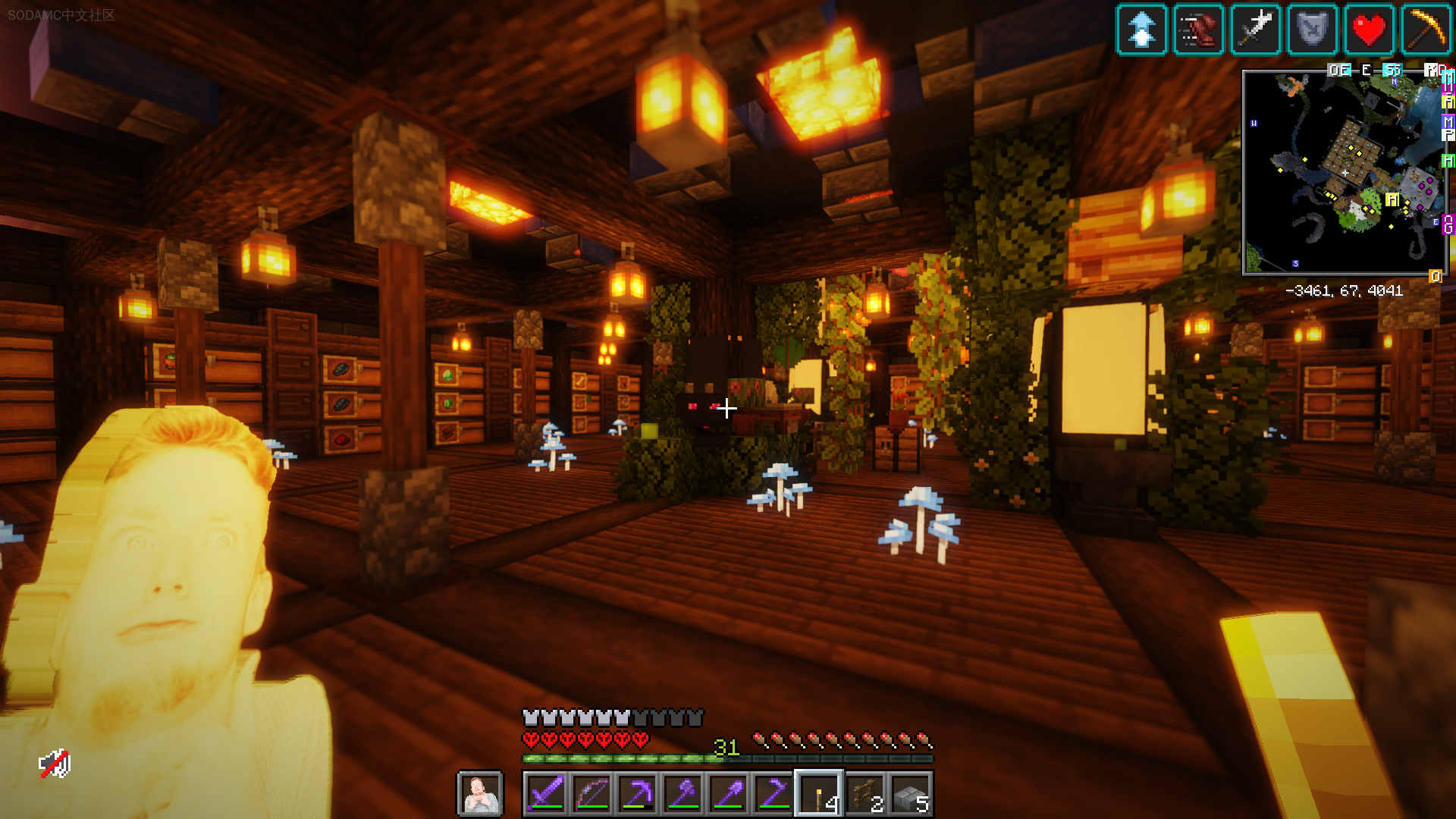This screenshot has height=819, width=1456.
Task: Click the minimap in the corner
Action: coord(1344,173)
